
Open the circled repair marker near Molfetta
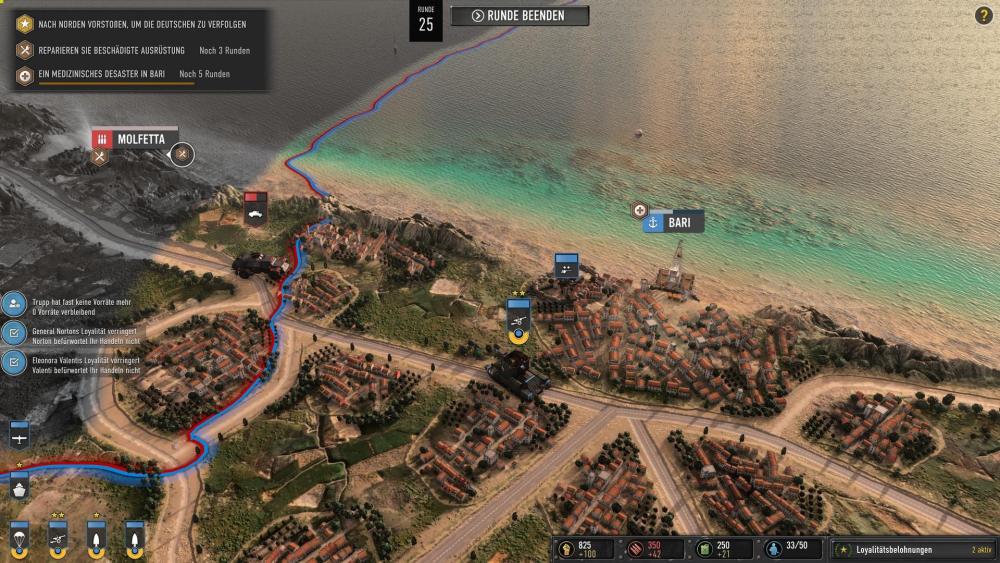[x=181, y=154]
